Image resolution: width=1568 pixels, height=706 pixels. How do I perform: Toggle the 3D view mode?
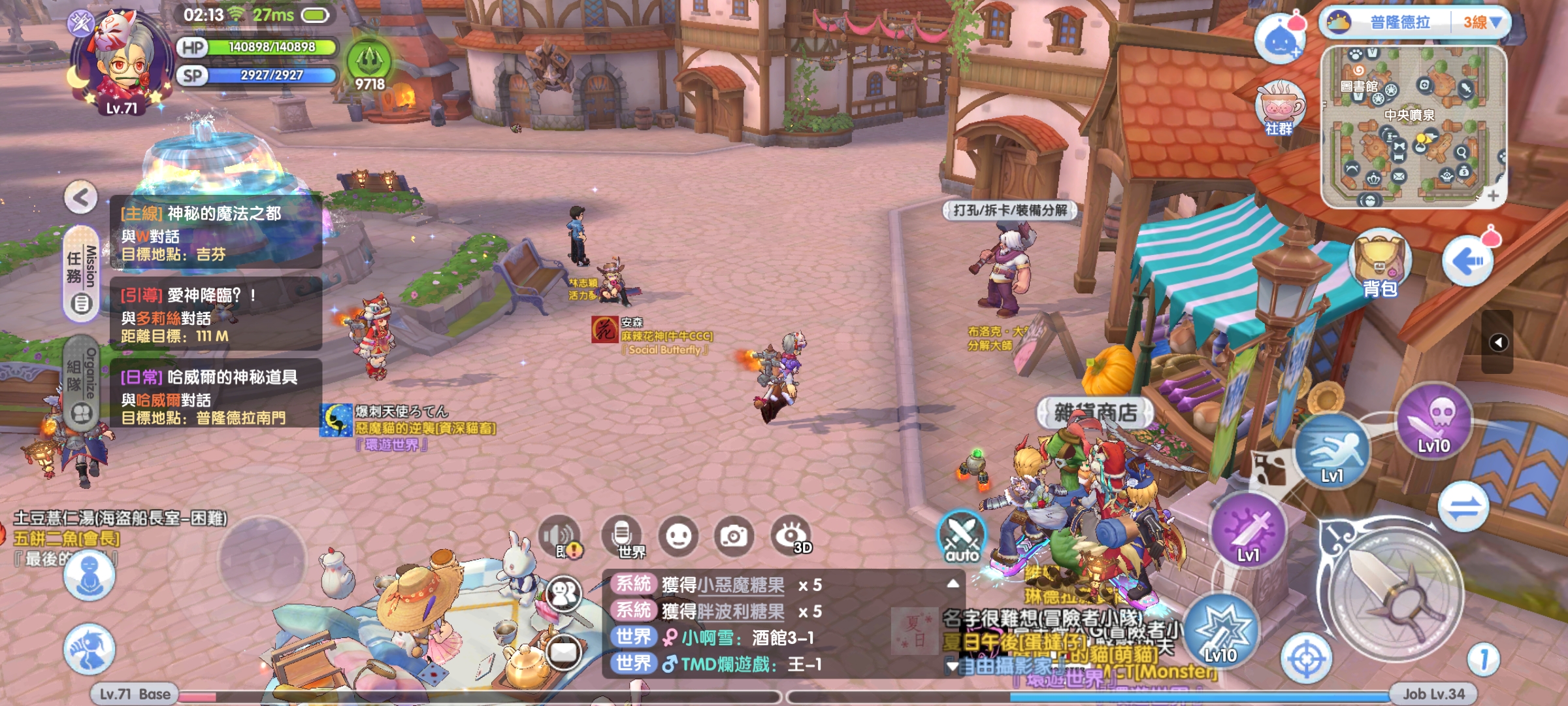[x=792, y=537]
